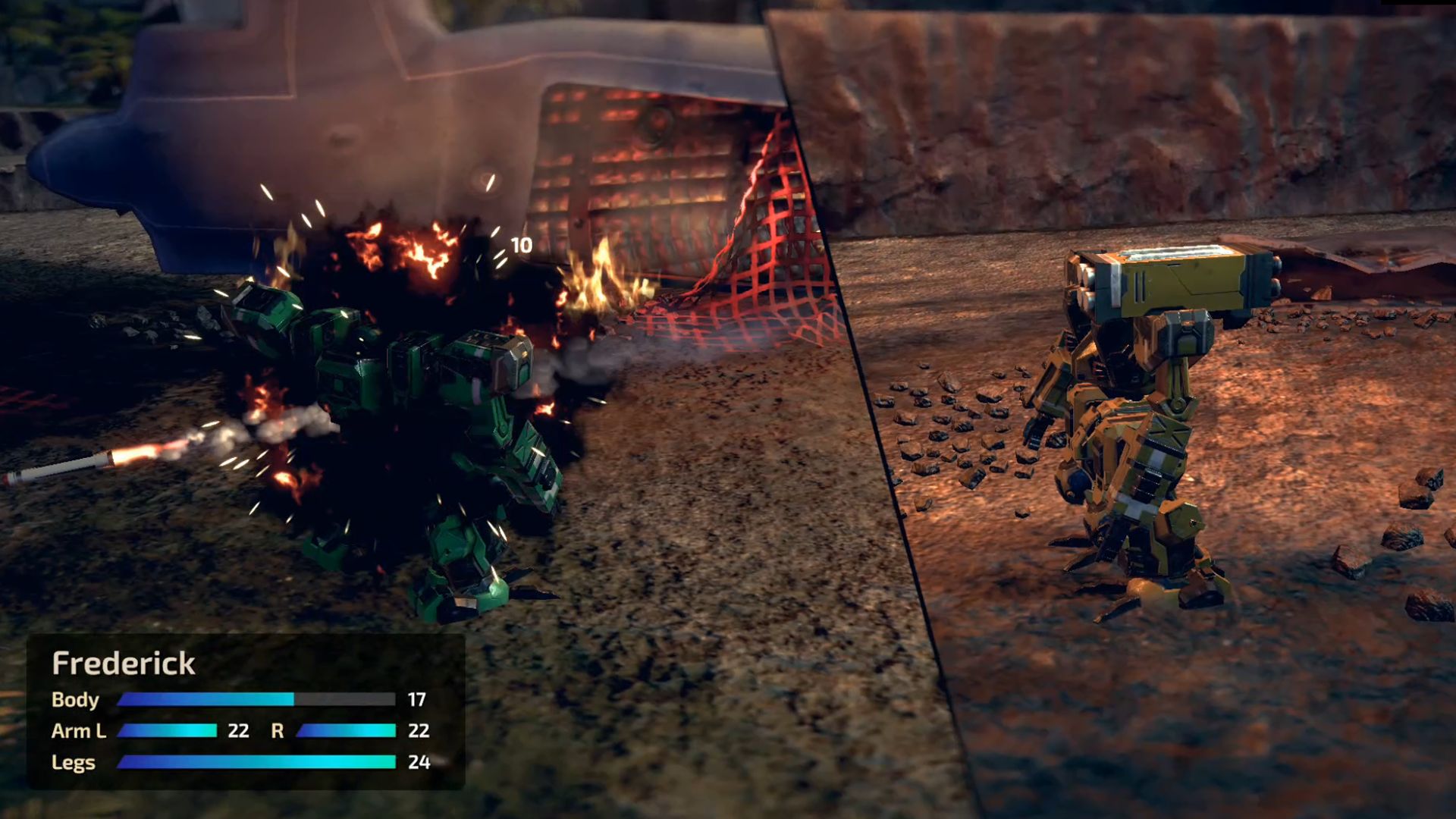The width and height of the screenshot is (1456, 819).
Task: Click the Legs value reading 24
Action: click(x=419, y=763)
